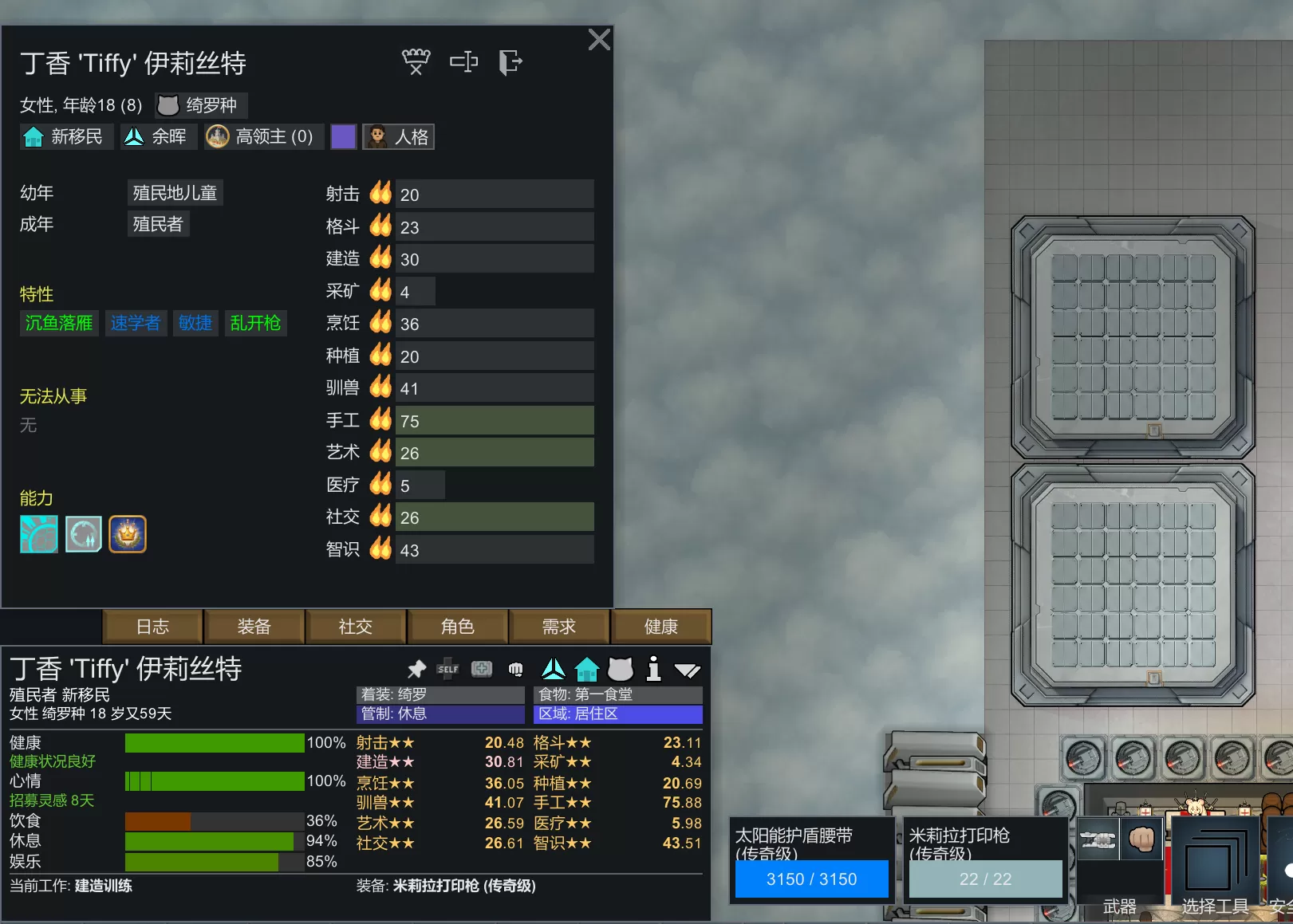Change the 管制: 休息 drug policy
The height and width of the screenshot is (924, 1293).
[x=440, y=714]
